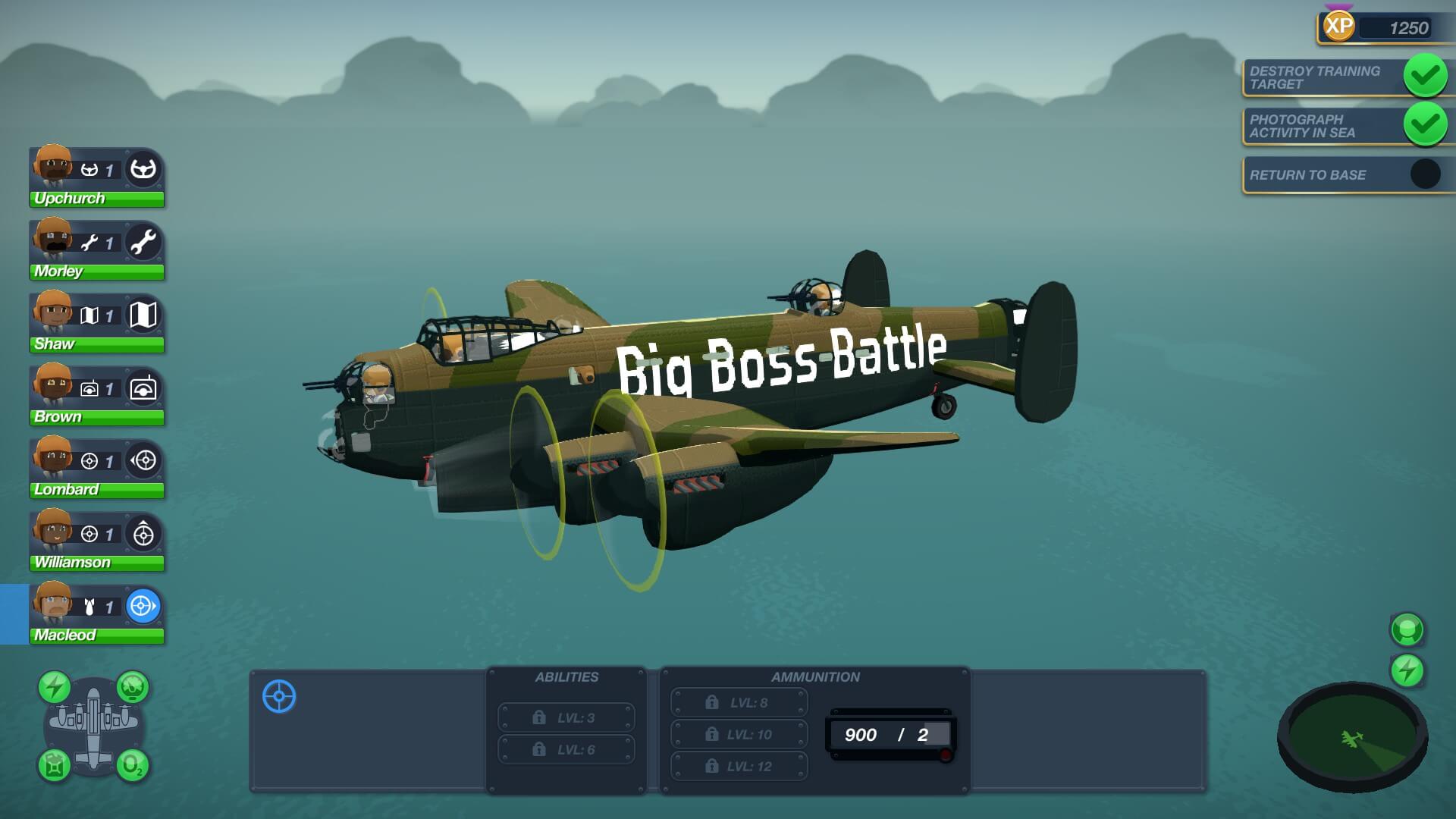This screenshot has width=1456, height=819.
Task: Click the radar scope display
Action: pos(1352,738)
